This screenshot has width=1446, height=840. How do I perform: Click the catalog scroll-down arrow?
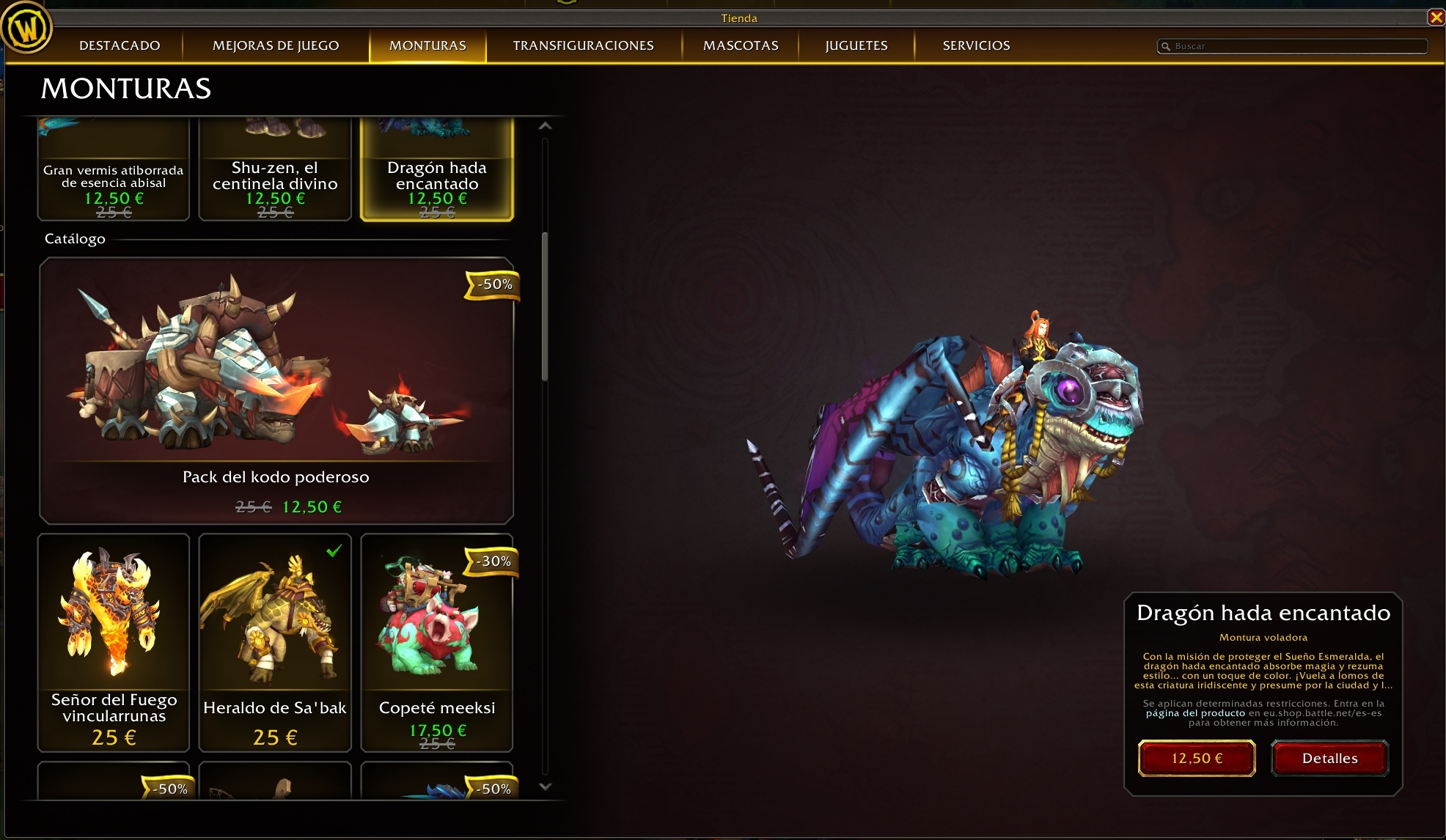coord(545,786)
